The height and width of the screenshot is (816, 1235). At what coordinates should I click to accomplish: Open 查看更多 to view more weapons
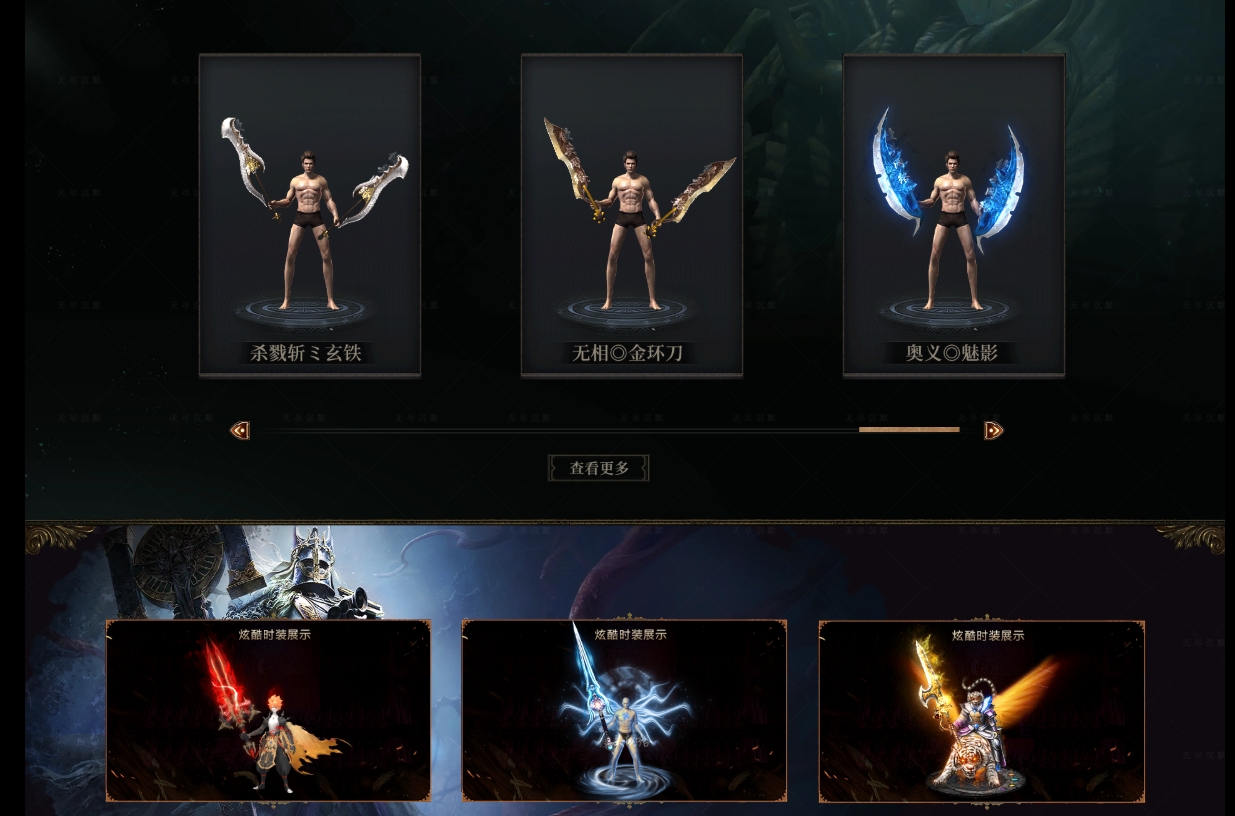599,468
